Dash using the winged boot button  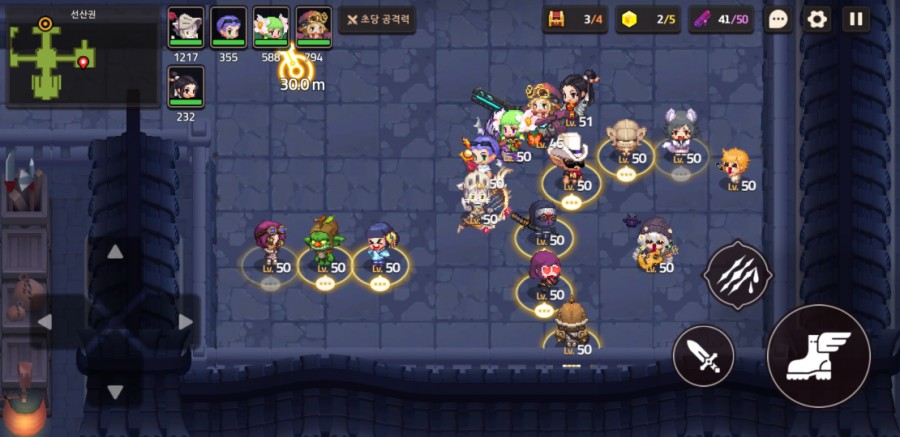[x=818, y=355]
